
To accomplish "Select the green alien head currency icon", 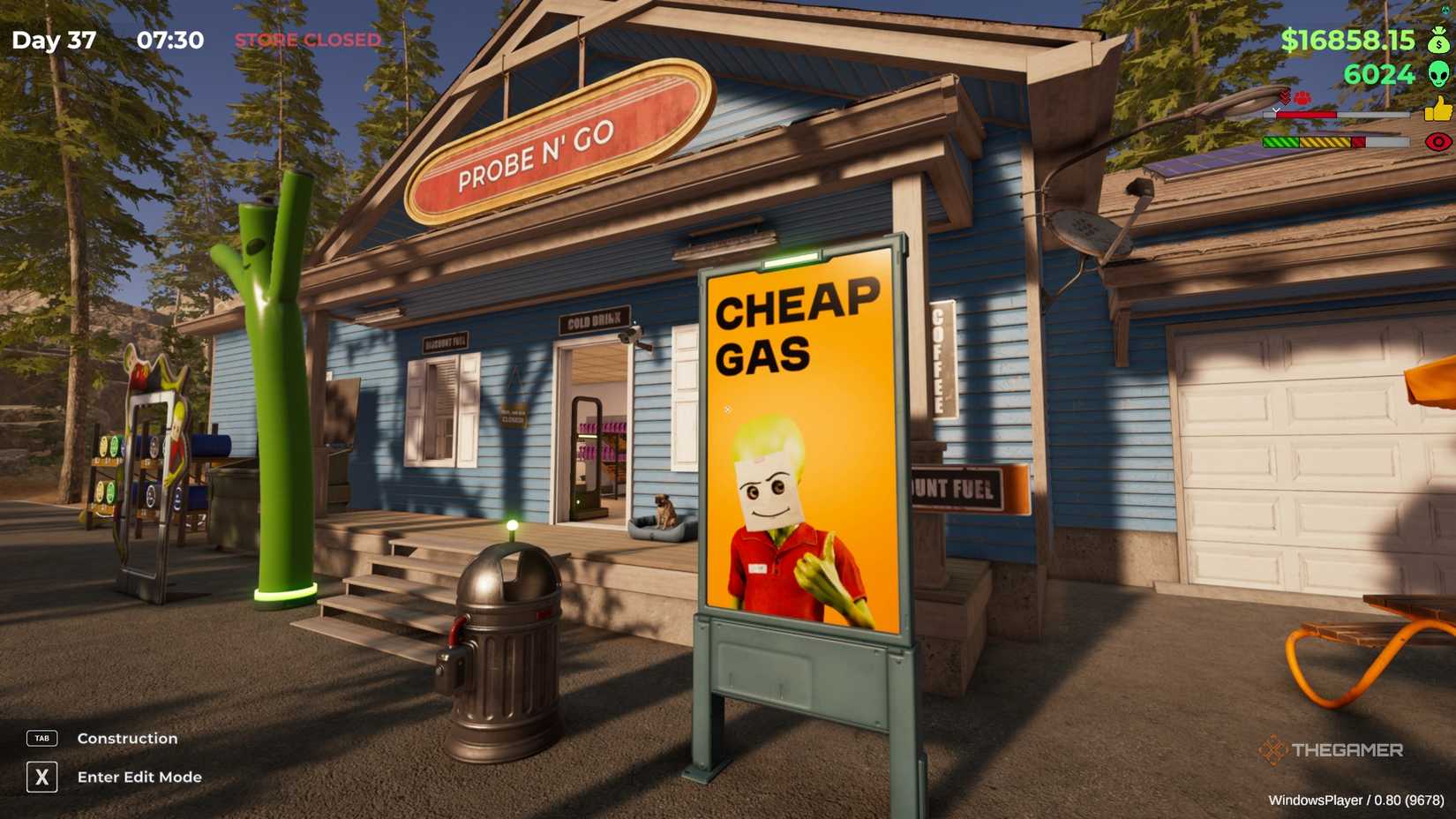I will click(1439, 74).
